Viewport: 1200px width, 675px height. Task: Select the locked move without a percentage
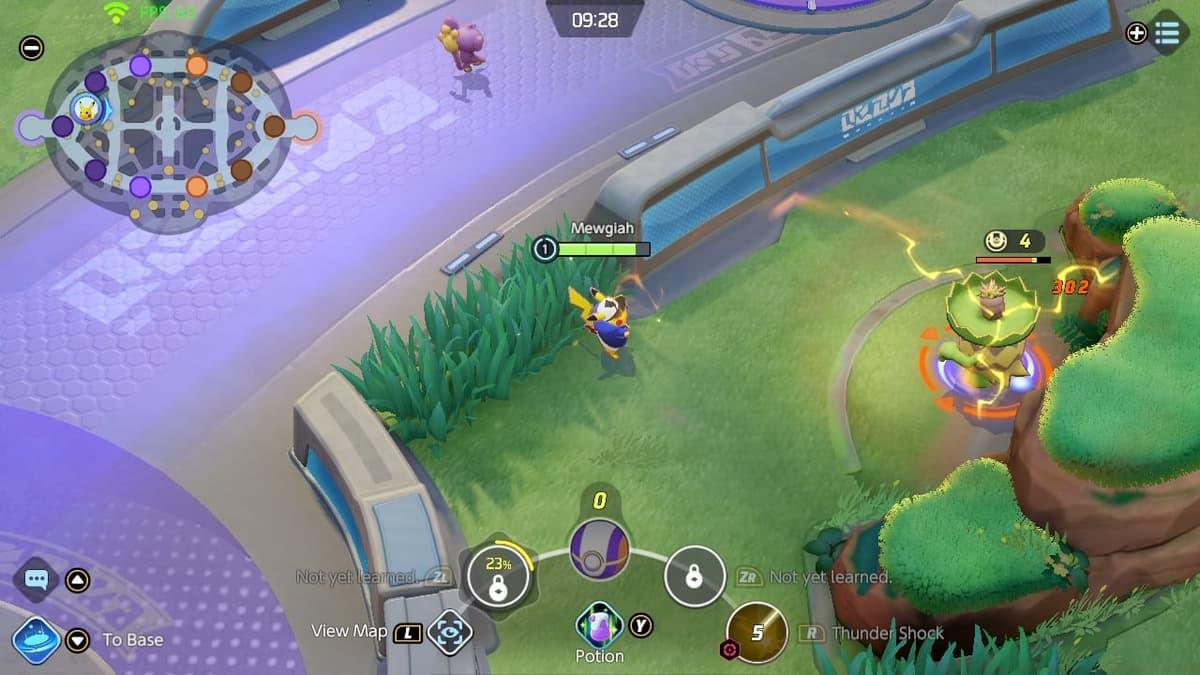(x=695, y=577)
